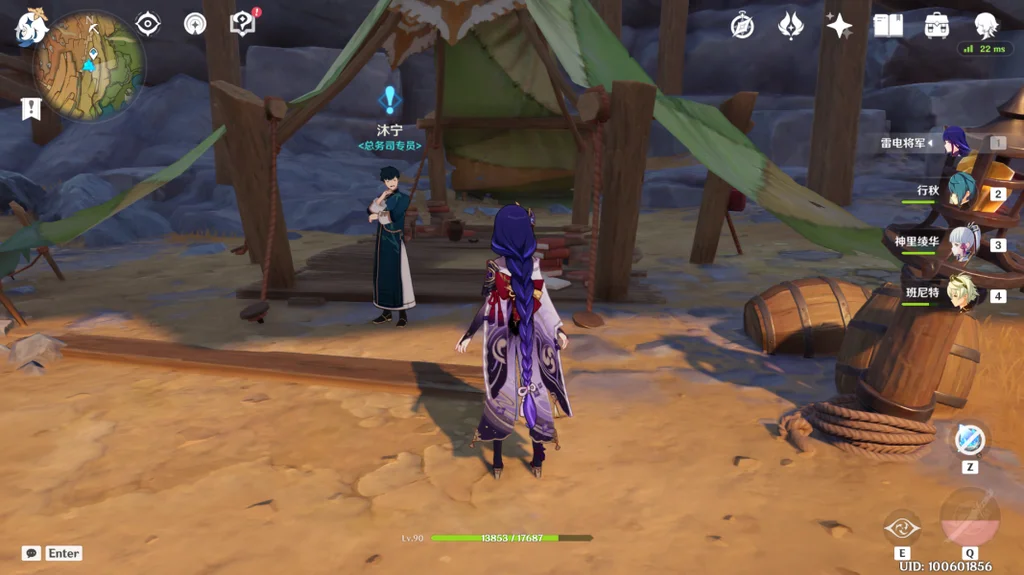The width and height of the screenshot is (1024, 575).
Task: Open the icon with the red notification badge
Action: click(243, 23)
